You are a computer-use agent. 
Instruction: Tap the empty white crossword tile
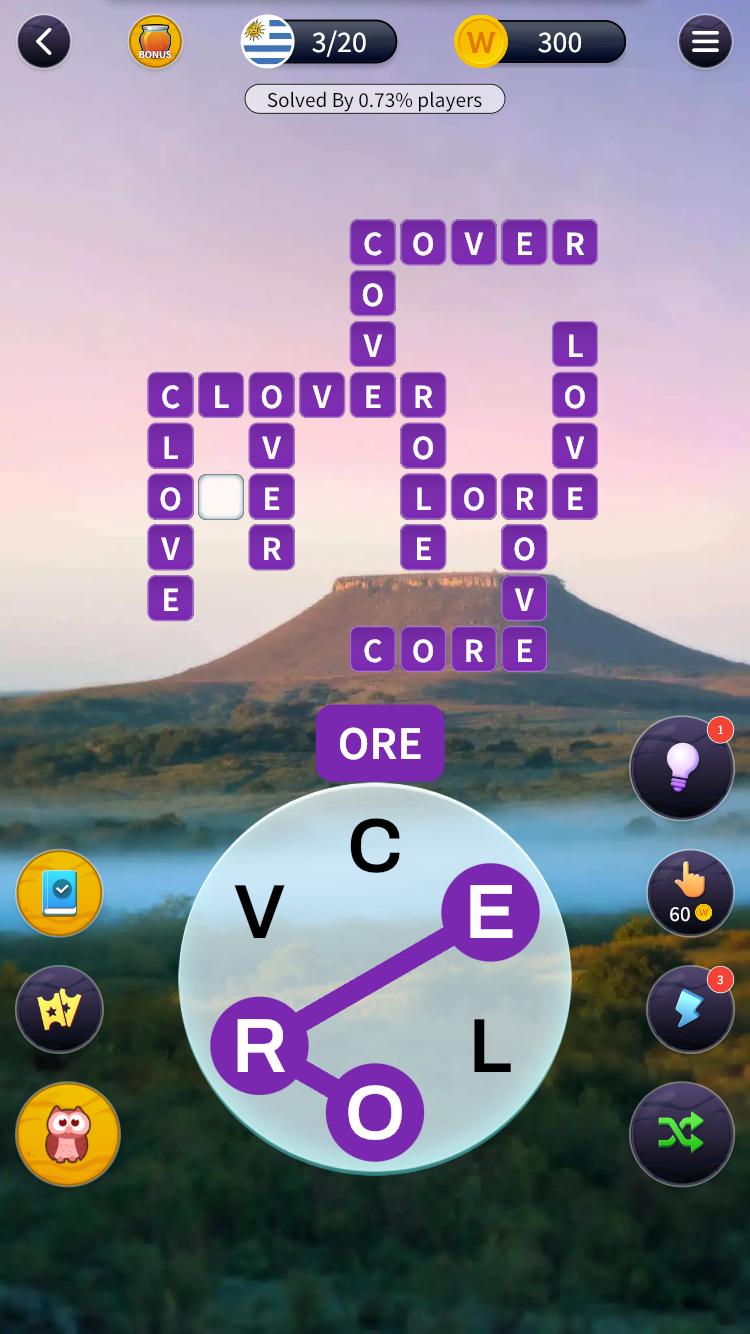(x=221, y=497)
